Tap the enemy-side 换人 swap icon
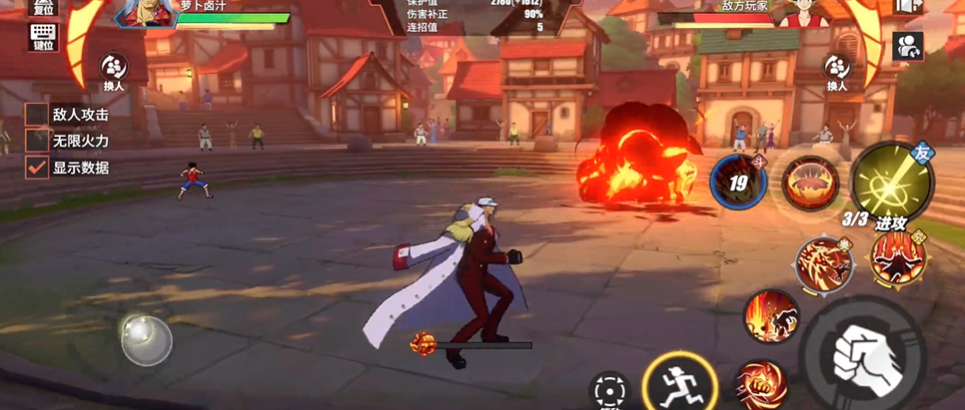Viewport: 965px width, 410px height. click(836, 68)
